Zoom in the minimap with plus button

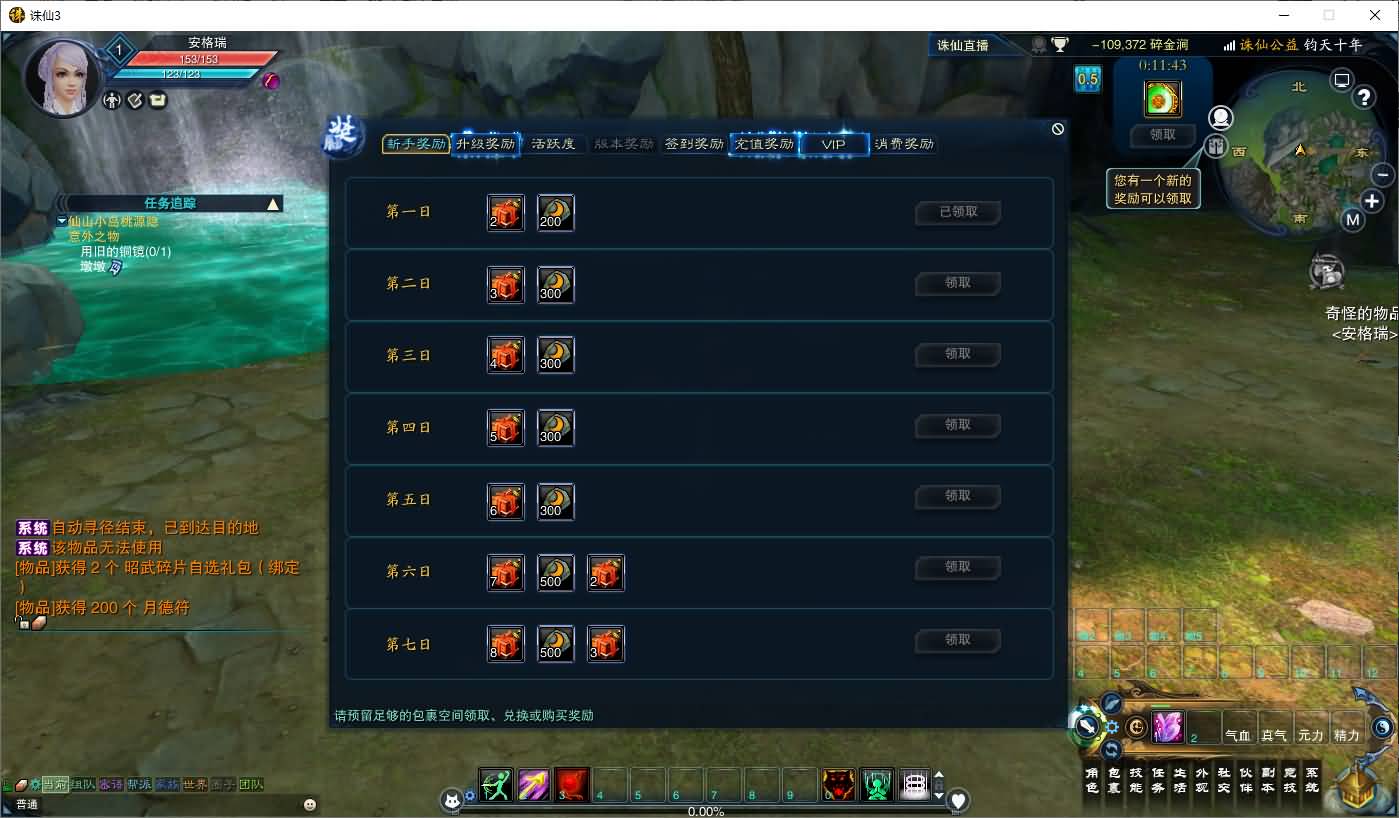(1372, 201)
